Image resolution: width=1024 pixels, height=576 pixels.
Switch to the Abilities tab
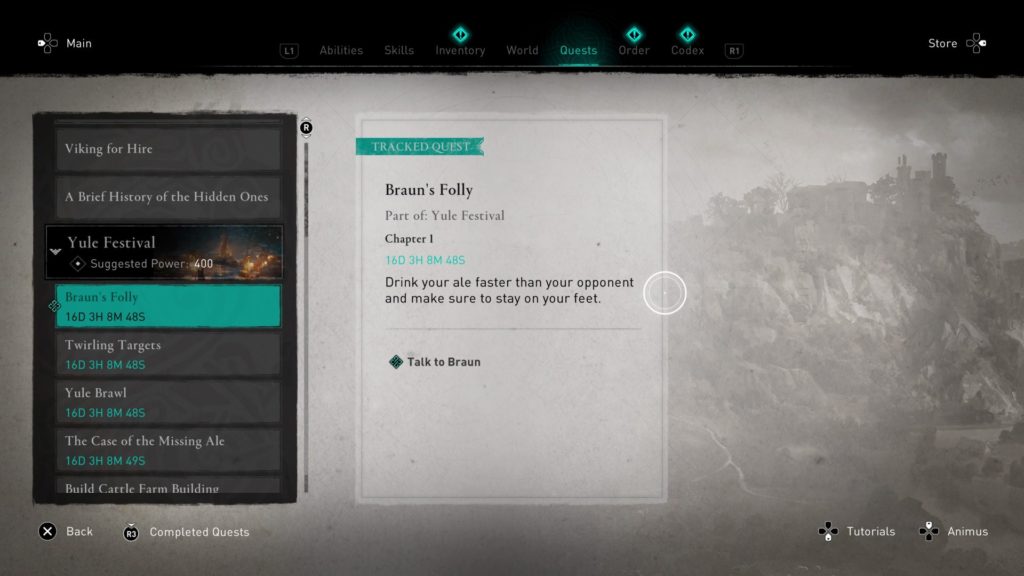click(x=341, y=50)
